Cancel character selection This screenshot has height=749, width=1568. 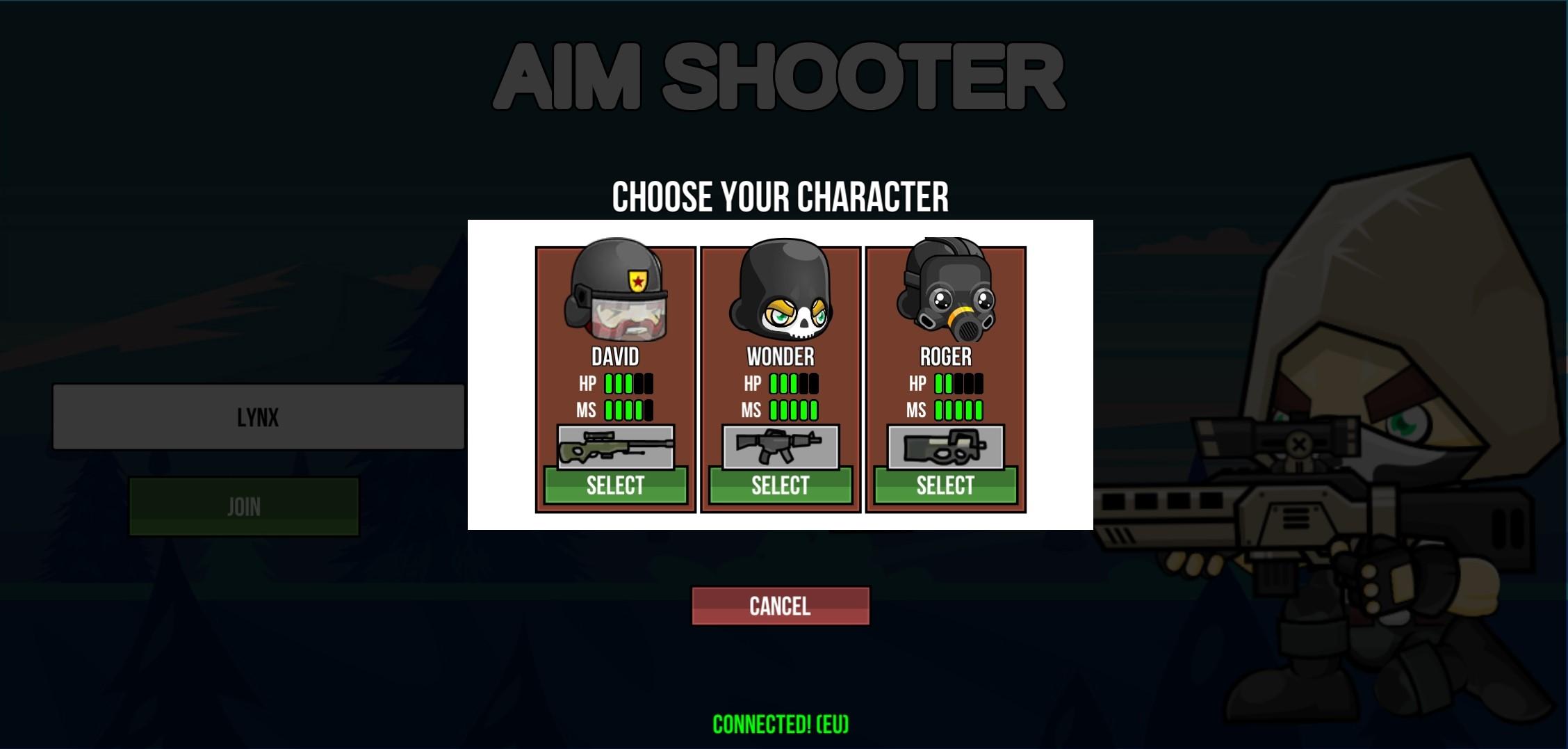click(x=780, y=605)
